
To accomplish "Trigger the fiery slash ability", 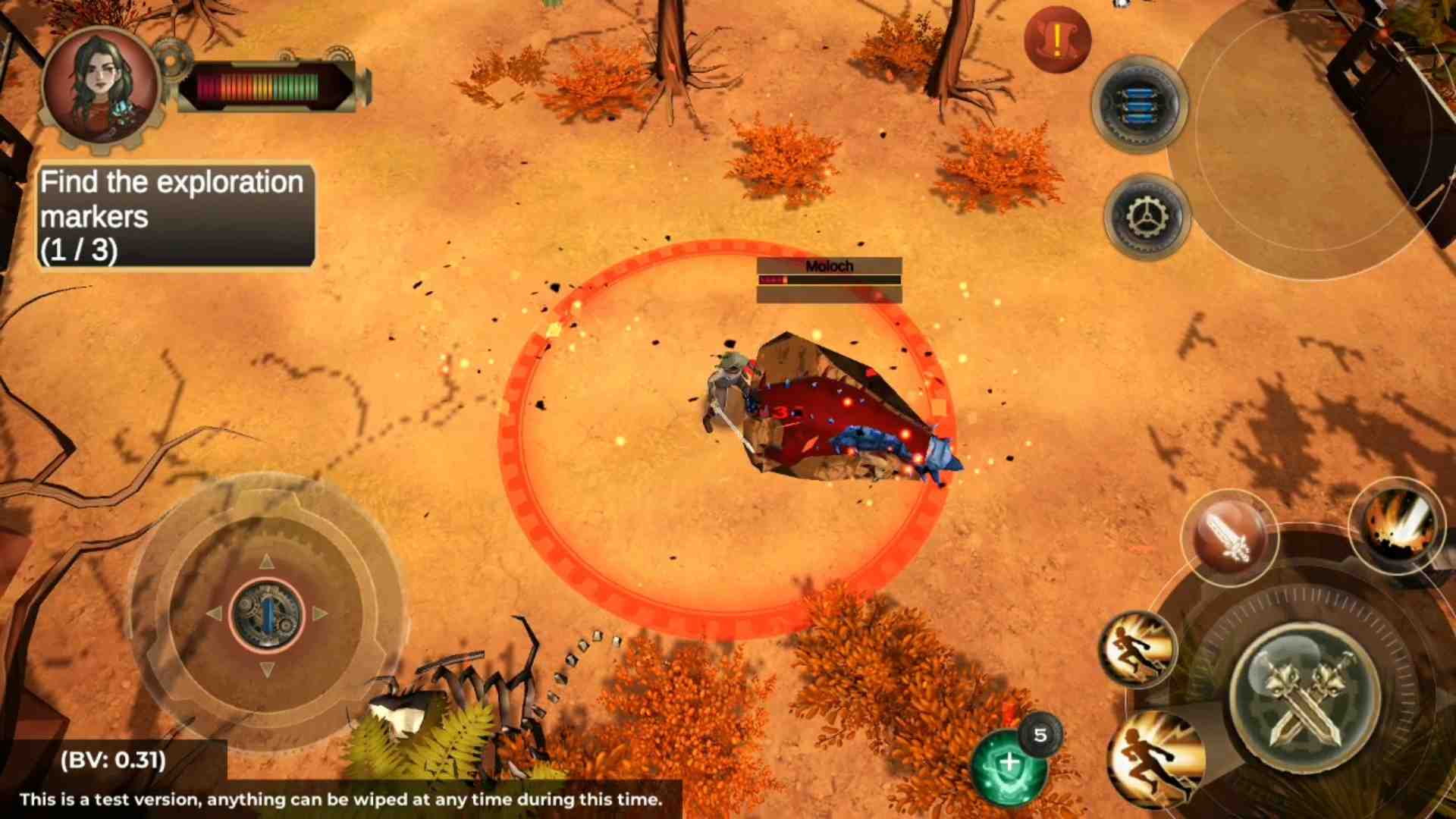I will pos(1399,525).
